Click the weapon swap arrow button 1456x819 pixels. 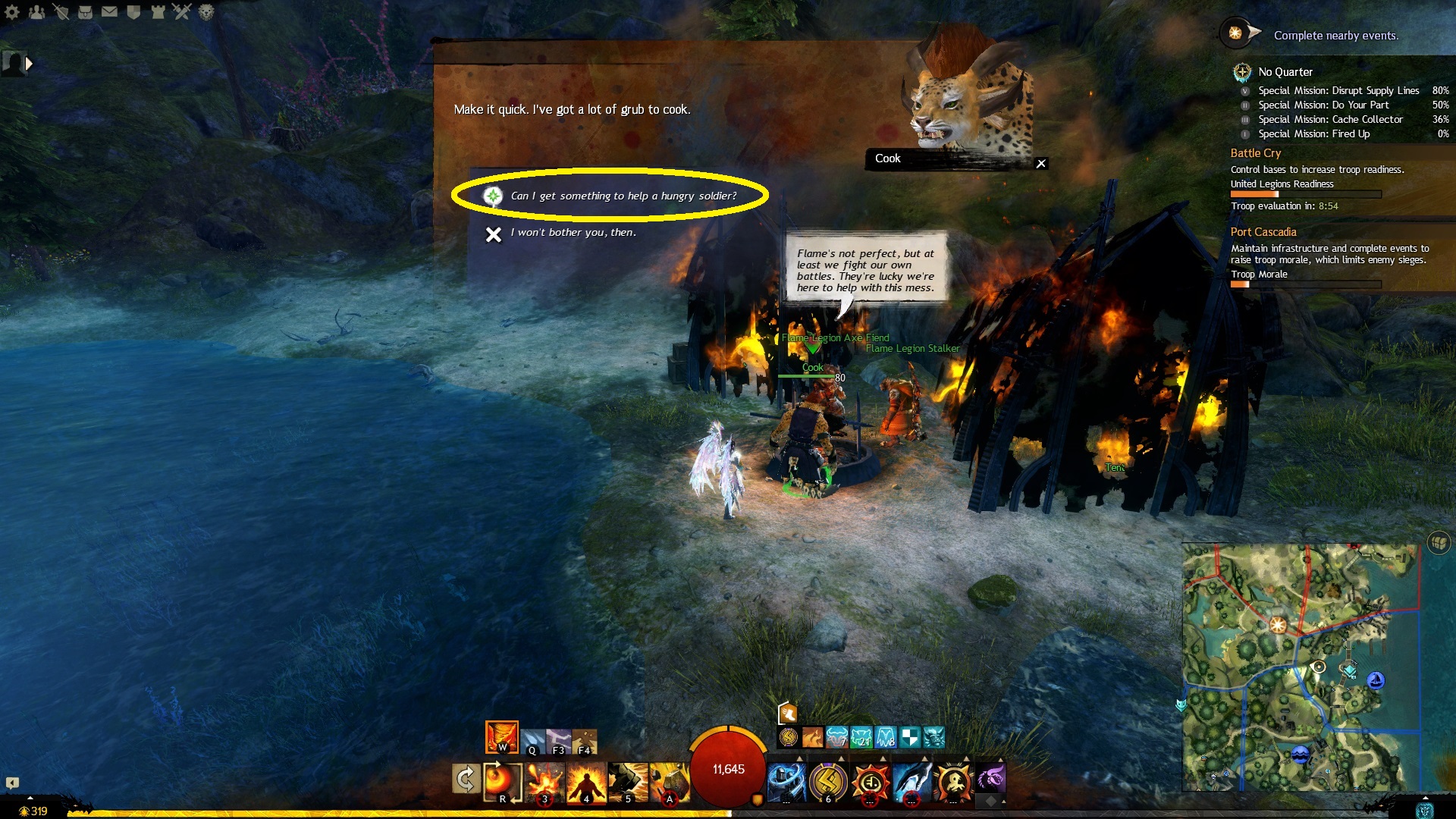point(466,779)
